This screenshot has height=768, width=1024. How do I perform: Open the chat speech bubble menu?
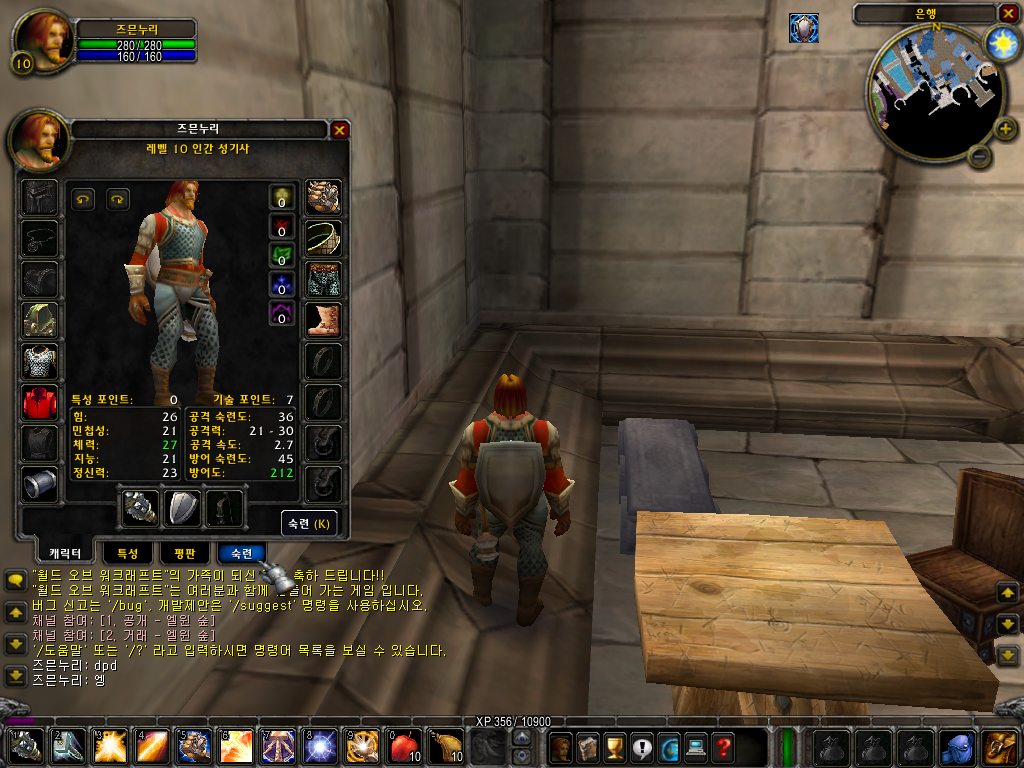point(16,580)
